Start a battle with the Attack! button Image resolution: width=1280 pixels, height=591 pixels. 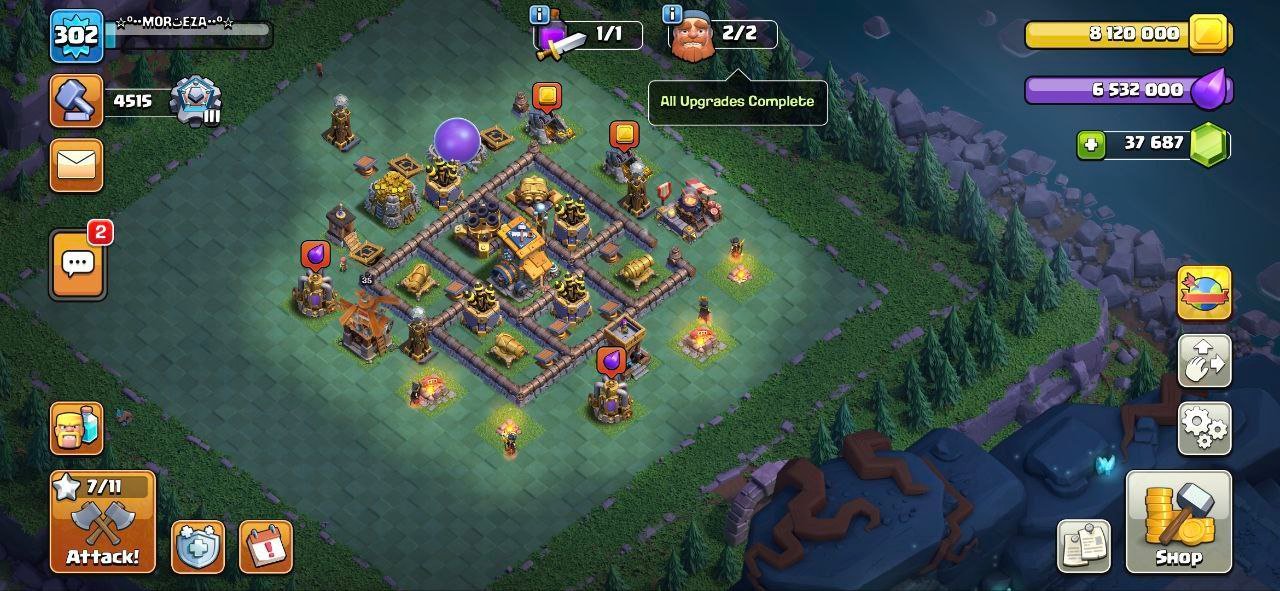103,522
